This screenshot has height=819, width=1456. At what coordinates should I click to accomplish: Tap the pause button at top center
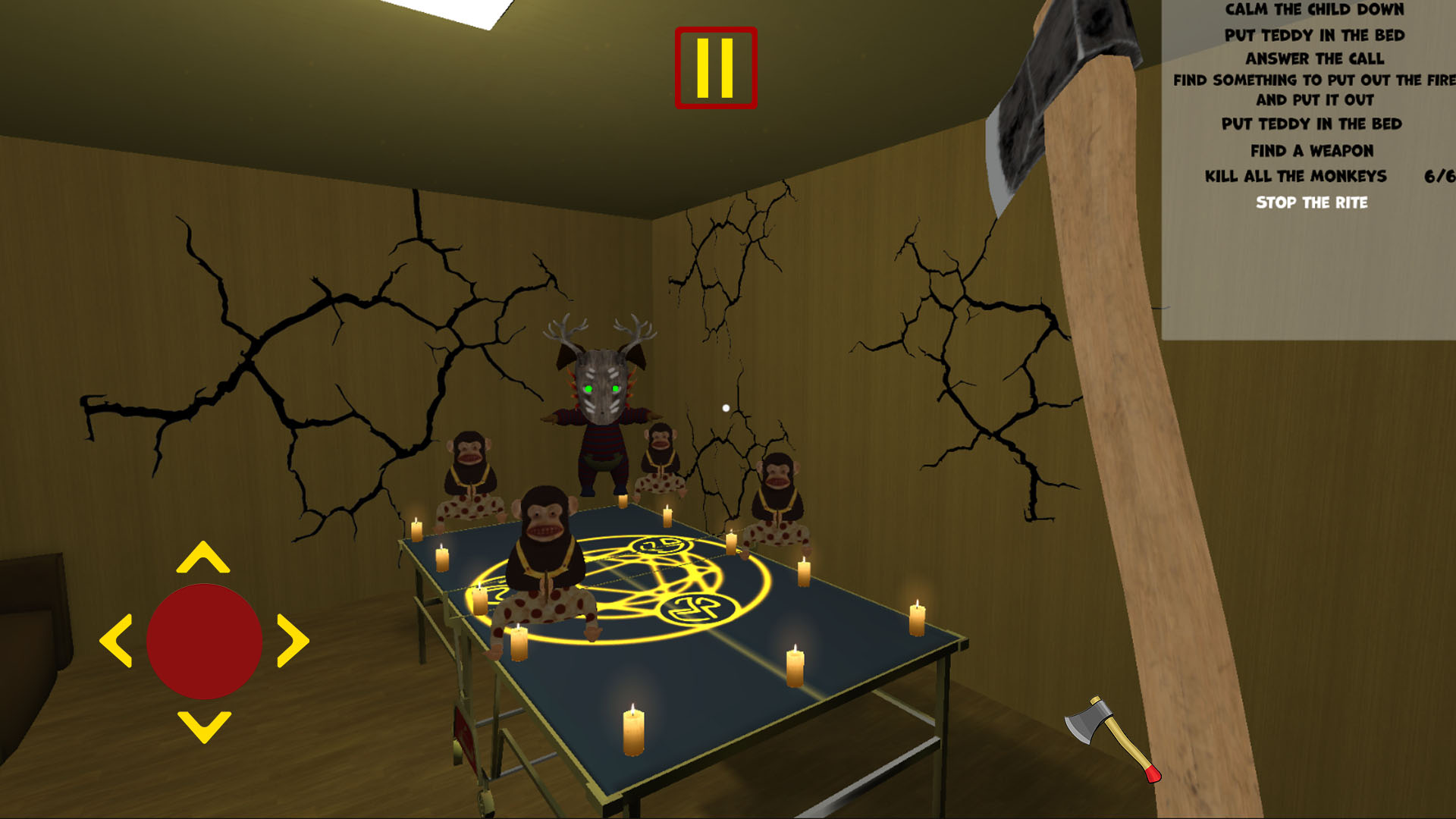tap(715, 67)
